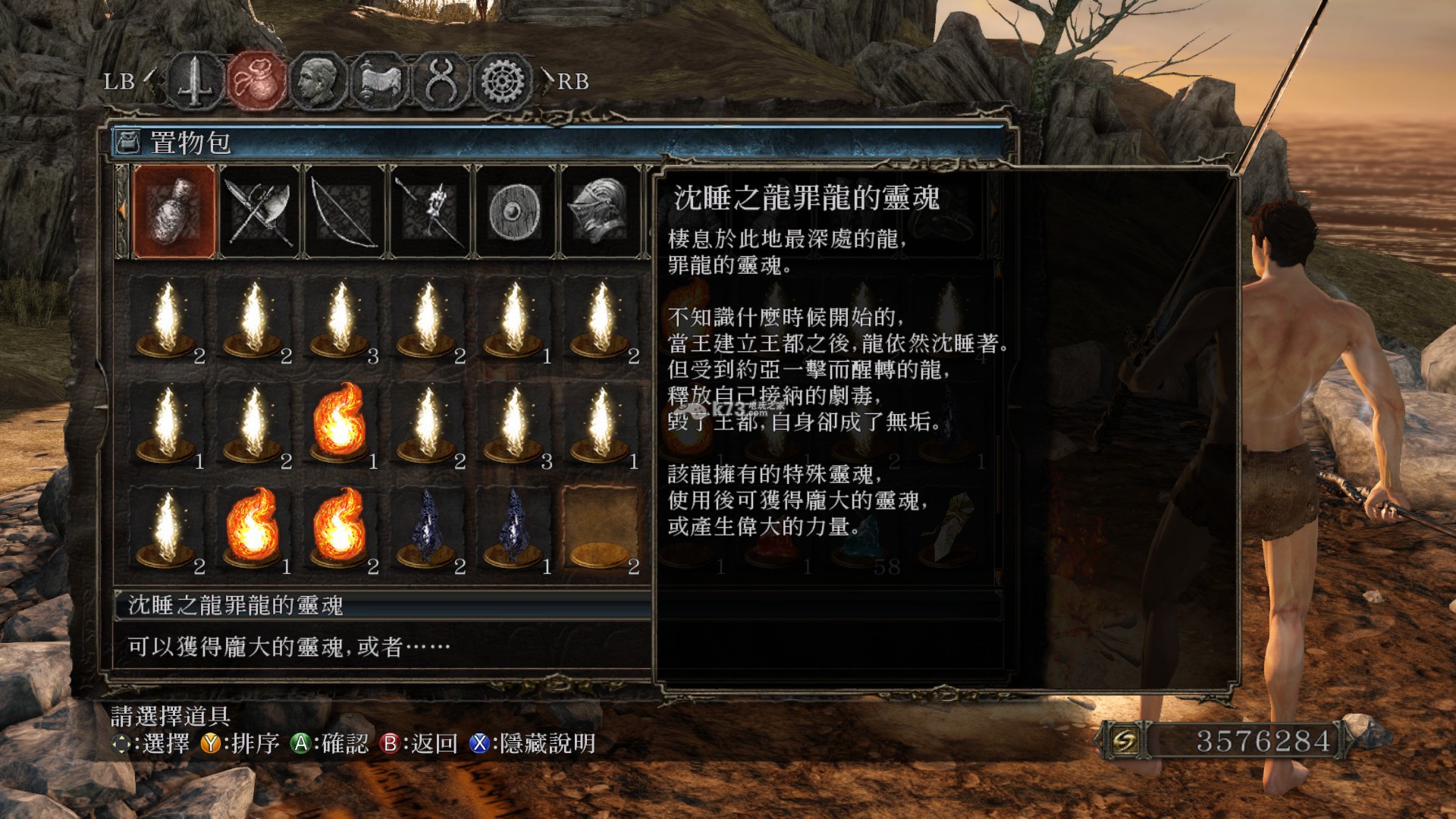Open the ring-shaped symbol tab
The width and height of the screenshot is (1456, 819).
point(441,80)
